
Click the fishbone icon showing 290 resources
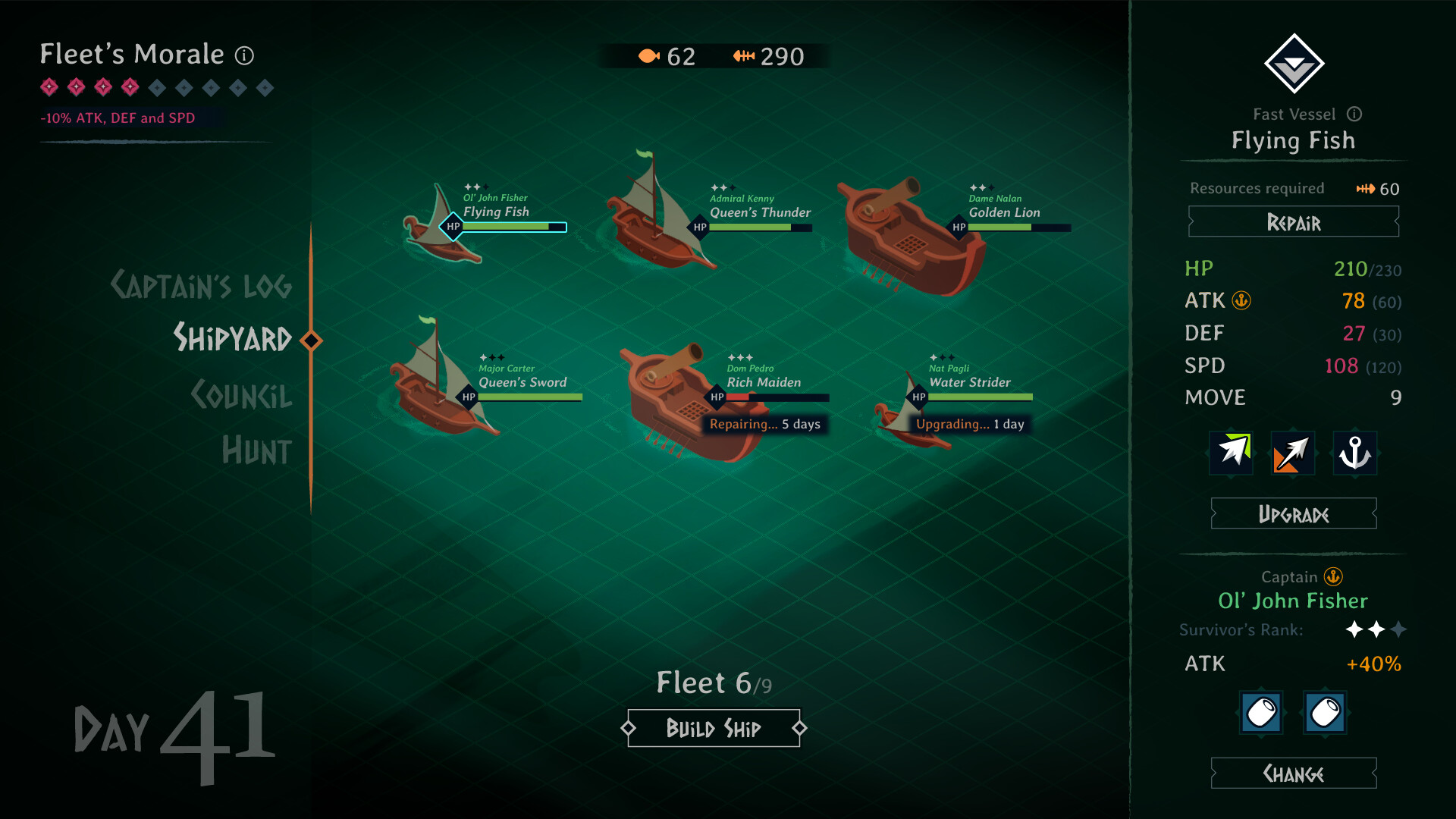coord(744,56)
